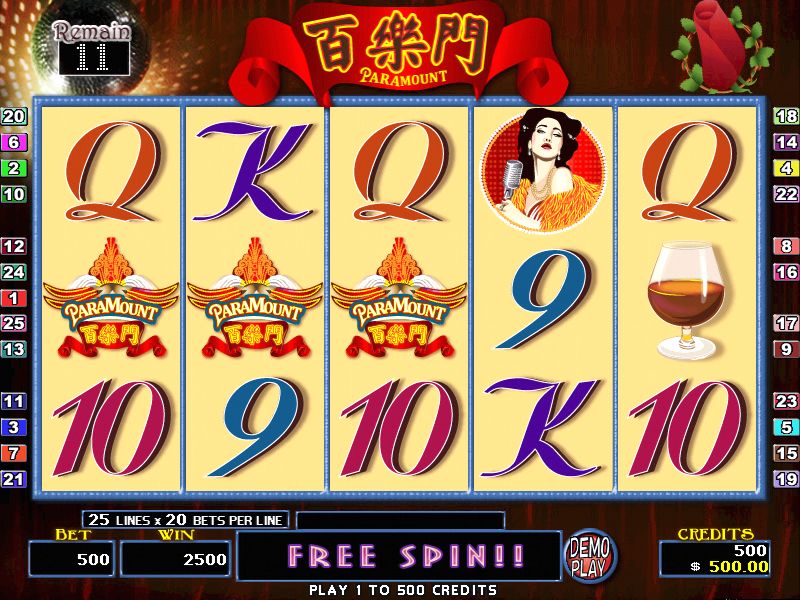Viewport: 800px width, 600px height.
Task: Click the Demo Play round button
Action: [591, 557]
